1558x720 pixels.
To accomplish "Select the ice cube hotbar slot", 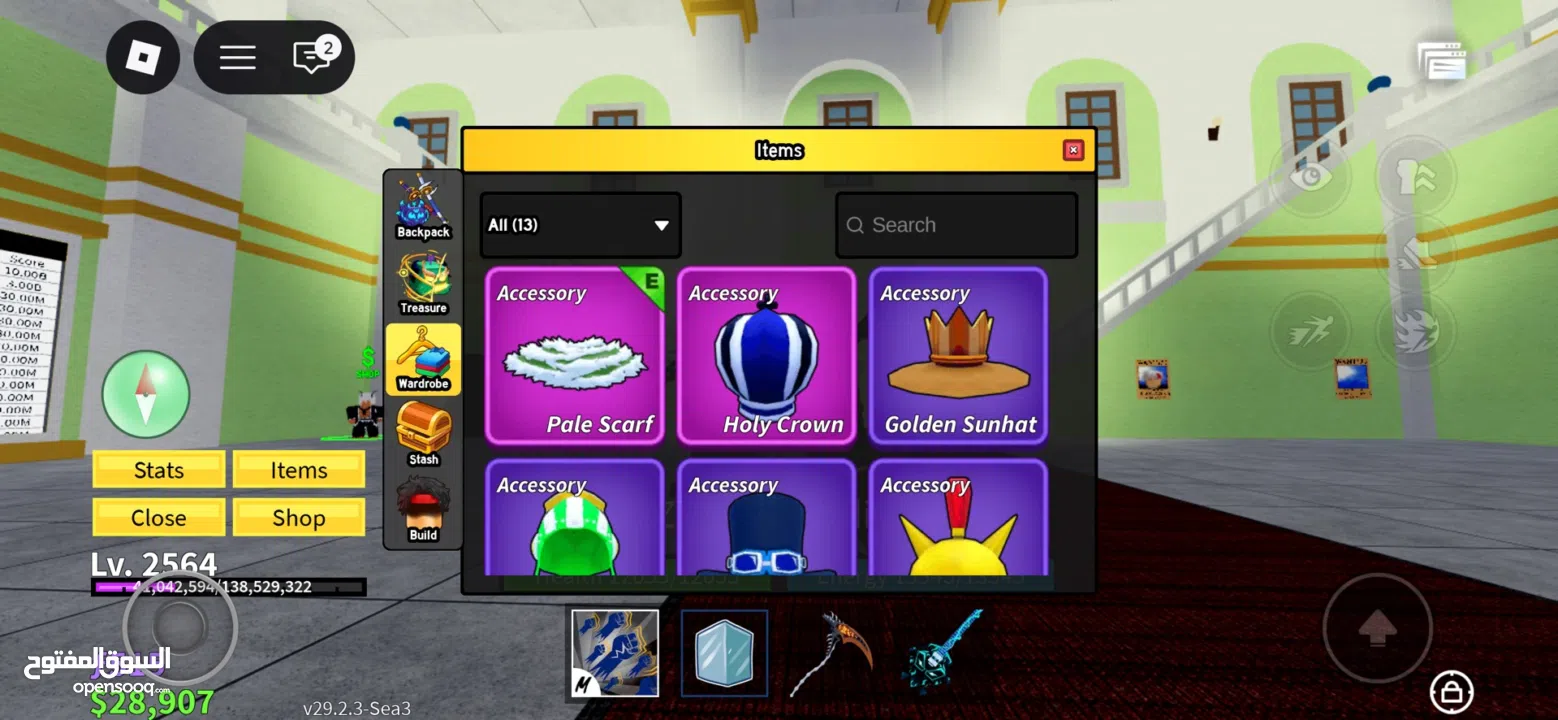I will coord(724,653).
